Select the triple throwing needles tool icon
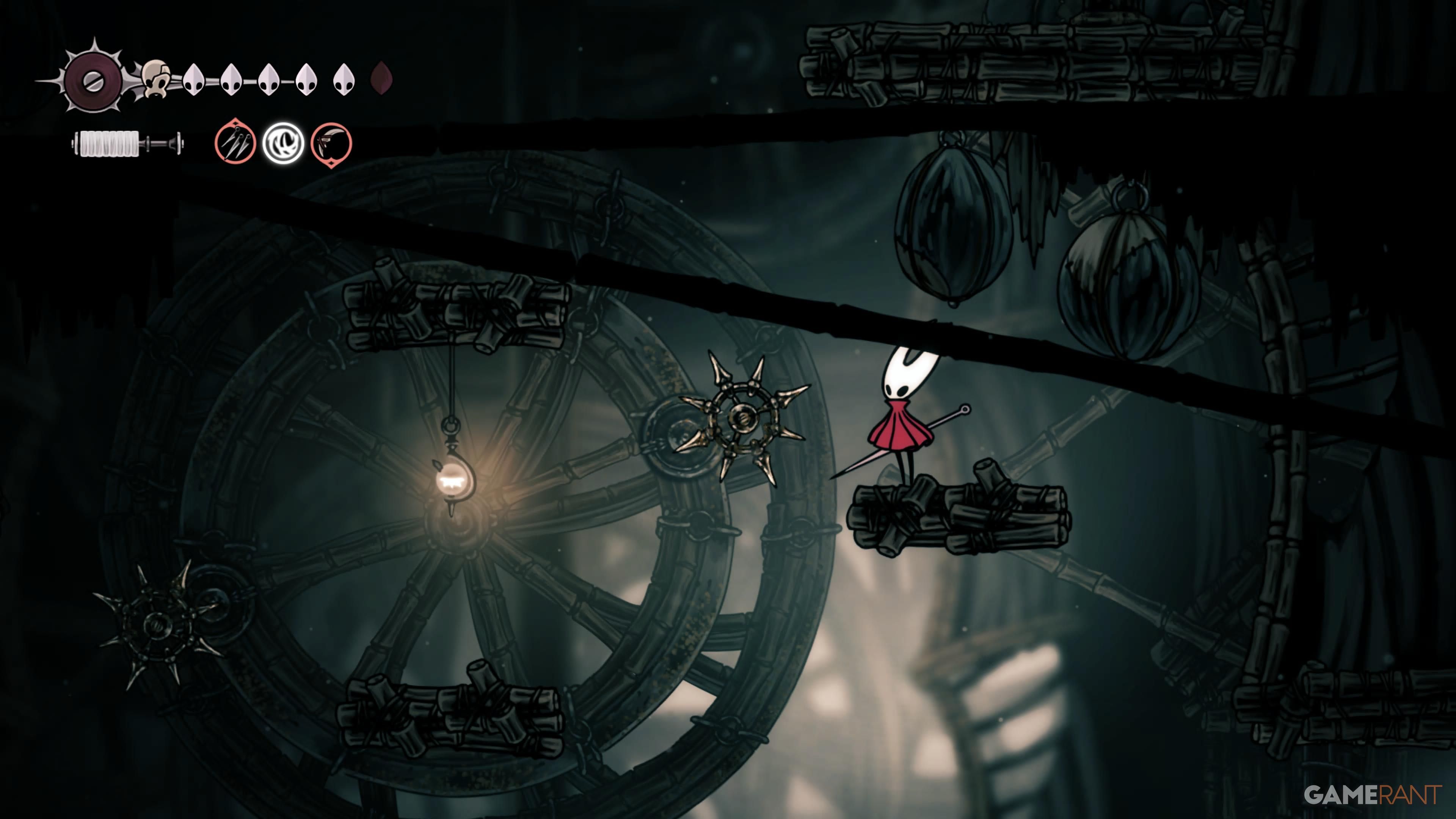Image resolution: width=1456 pixels, height=819 pixels. (235, 144)
